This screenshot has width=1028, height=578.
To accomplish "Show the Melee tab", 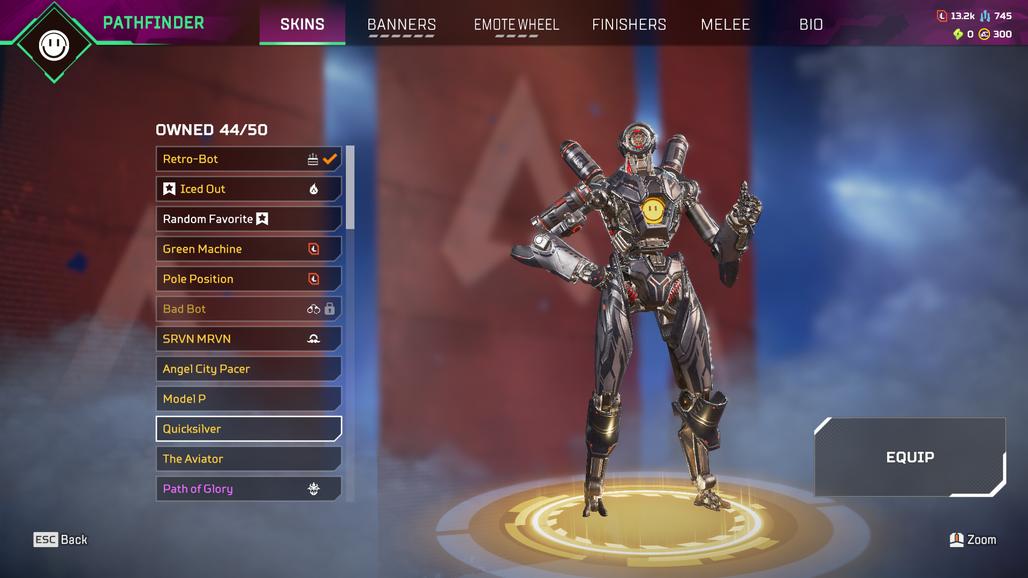I will pyautogui.click(x=725, y=24).
